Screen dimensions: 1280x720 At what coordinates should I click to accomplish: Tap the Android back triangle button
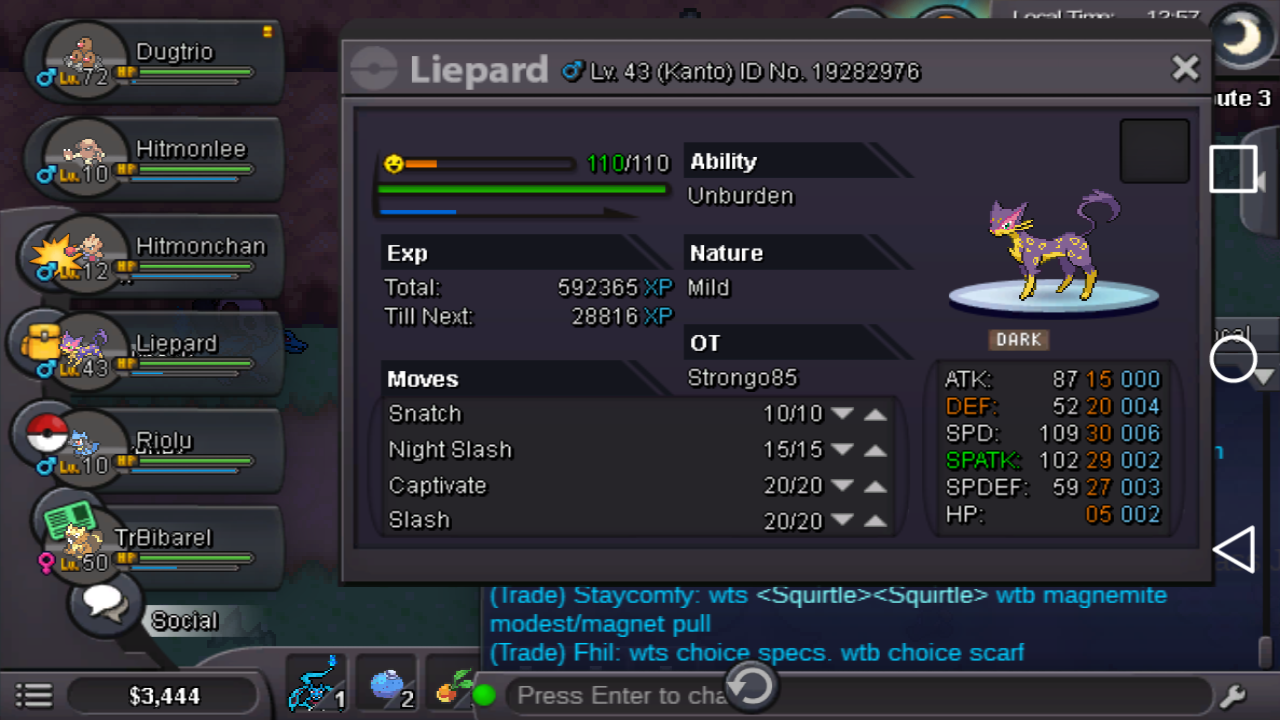click(1234, 550)
